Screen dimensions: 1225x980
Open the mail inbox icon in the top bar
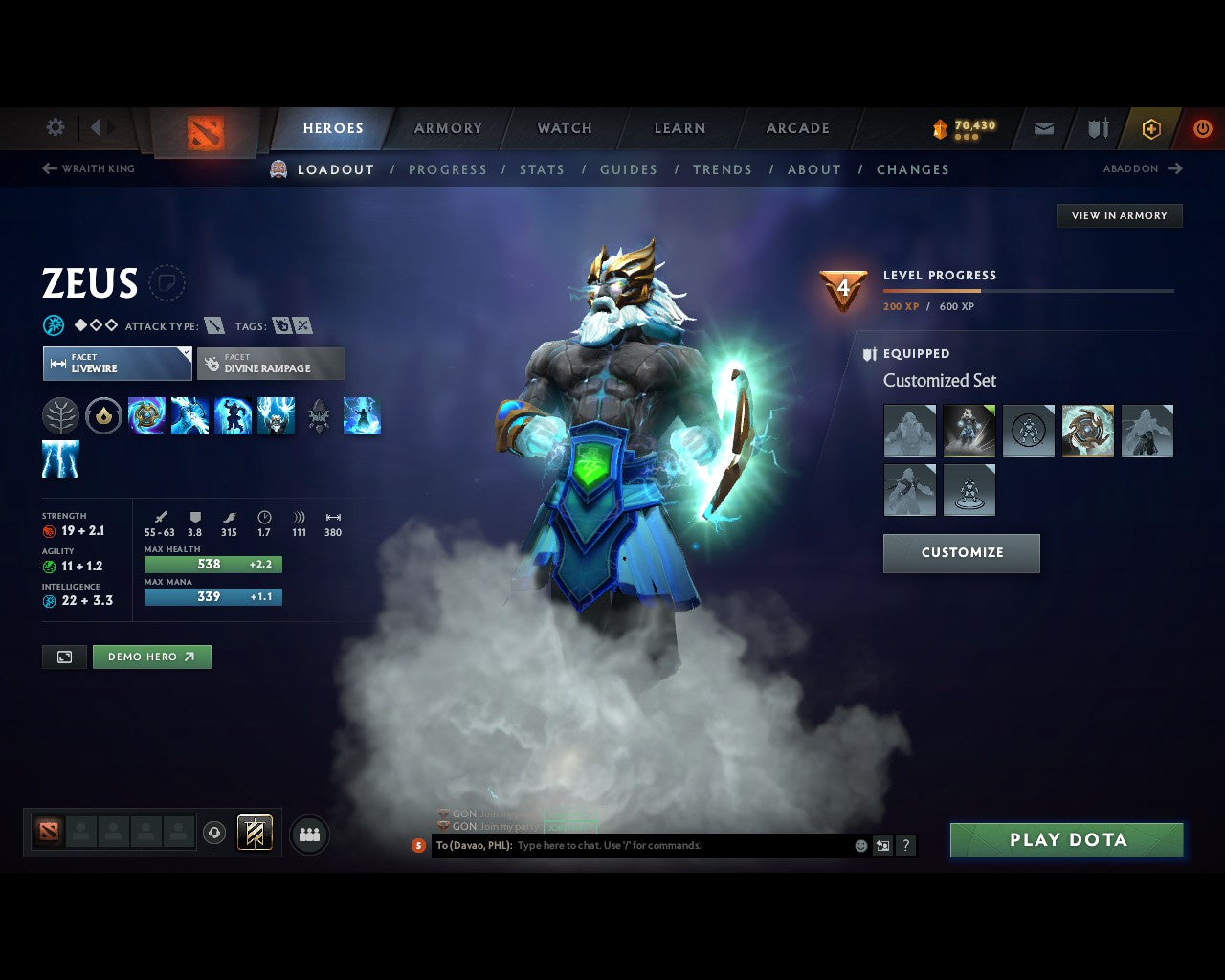click(1042, 127)
